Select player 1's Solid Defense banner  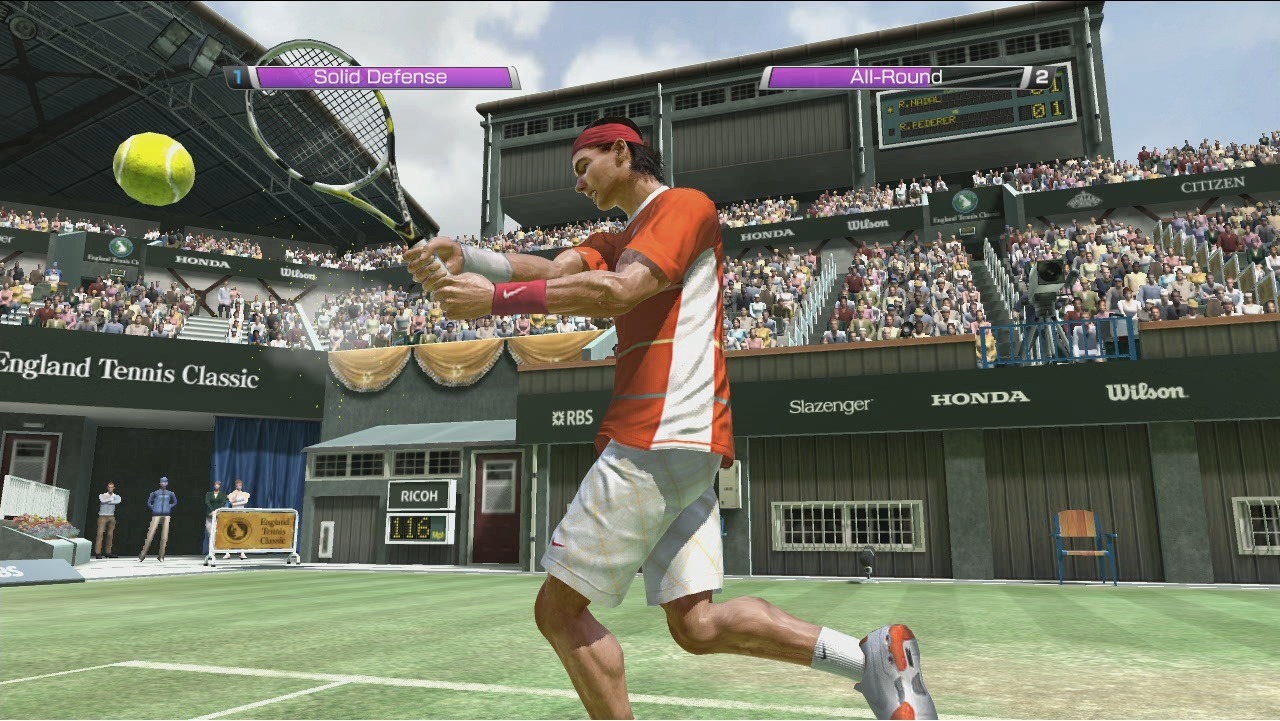click(x=380, y=77)
